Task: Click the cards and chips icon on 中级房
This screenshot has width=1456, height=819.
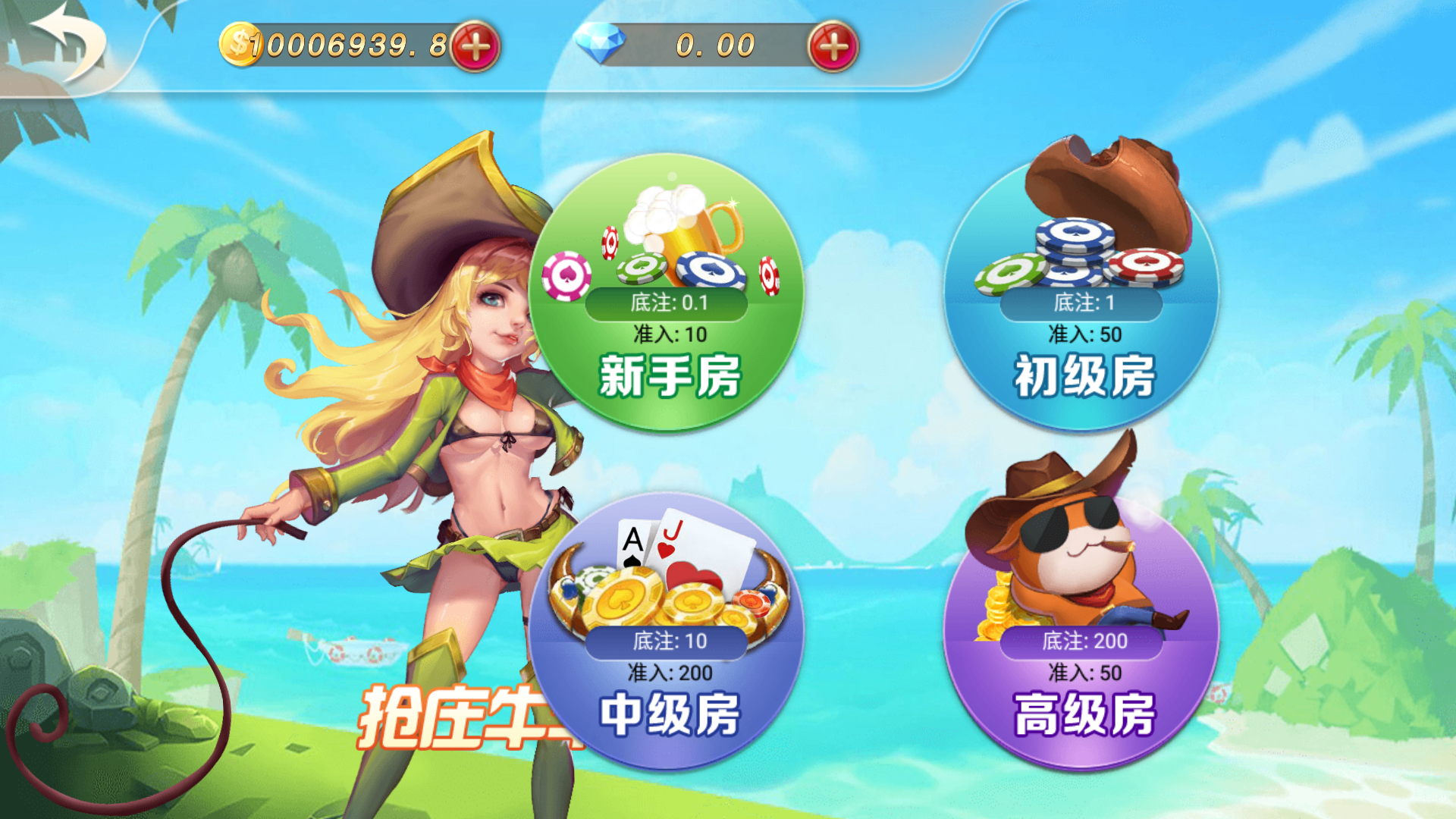Action: pyautogui.click(x=667, y=576)
